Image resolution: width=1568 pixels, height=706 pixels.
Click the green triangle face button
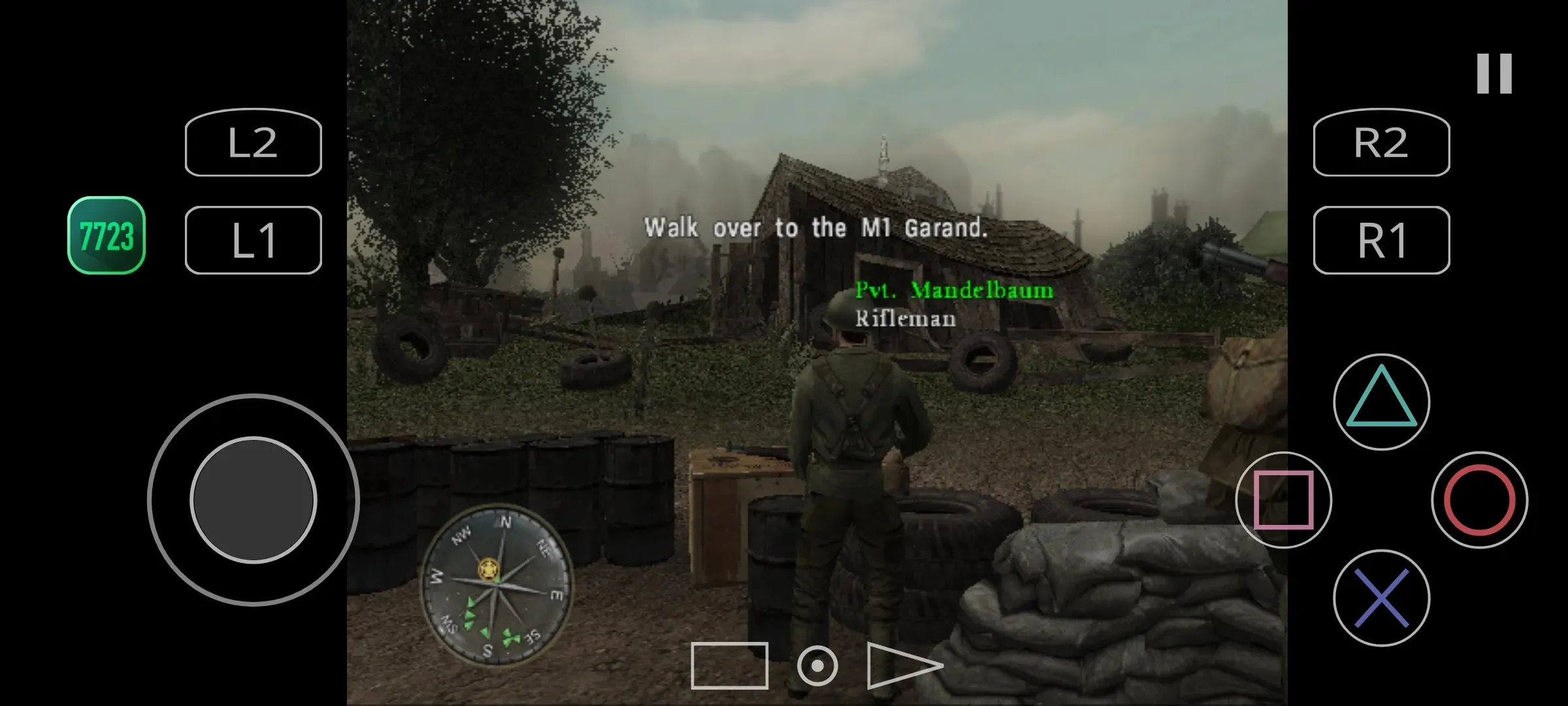(x=1381, y=401)
